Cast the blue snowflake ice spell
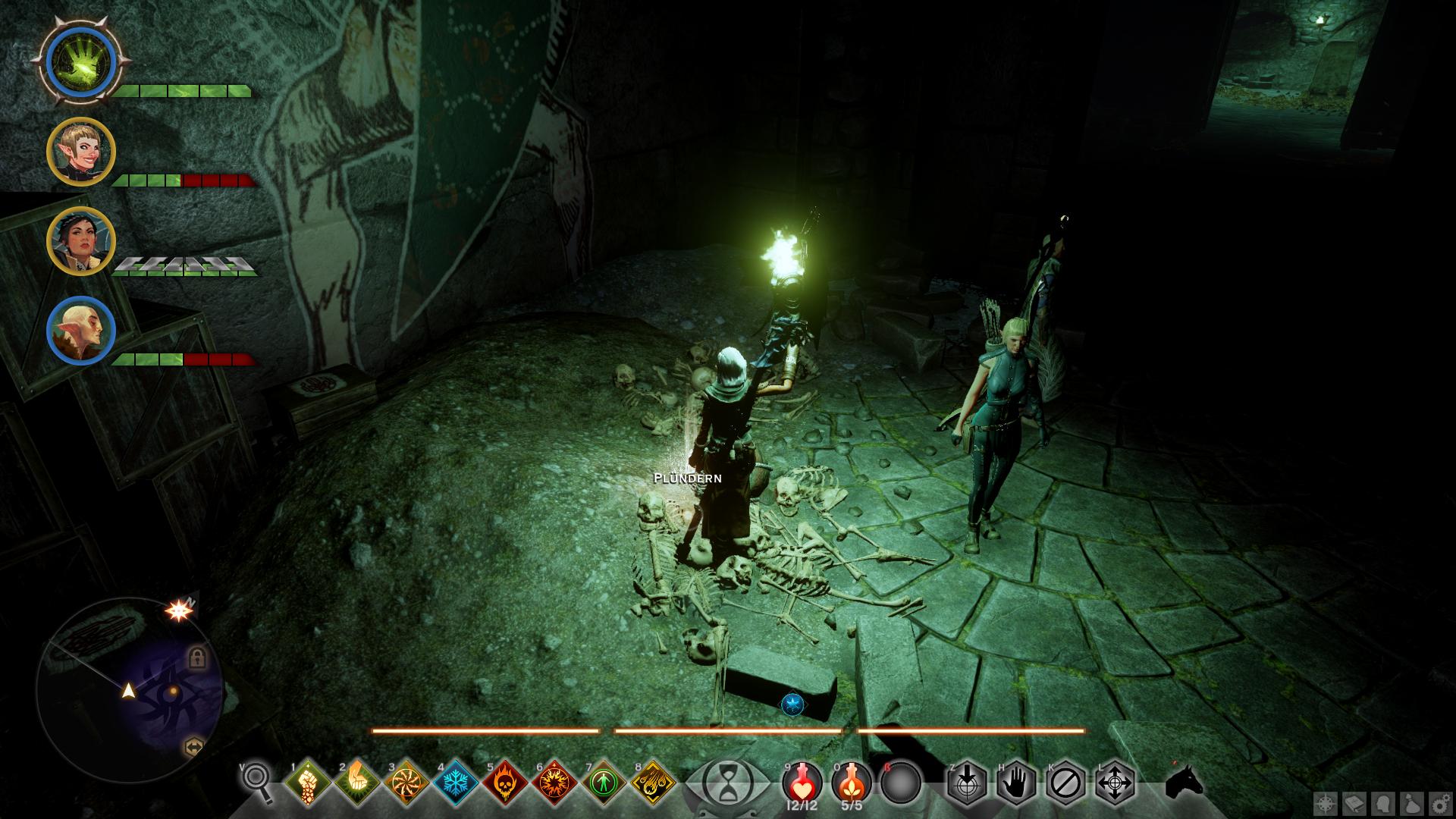The height and width of the screenshot is (819, 1456). (456, 781)
